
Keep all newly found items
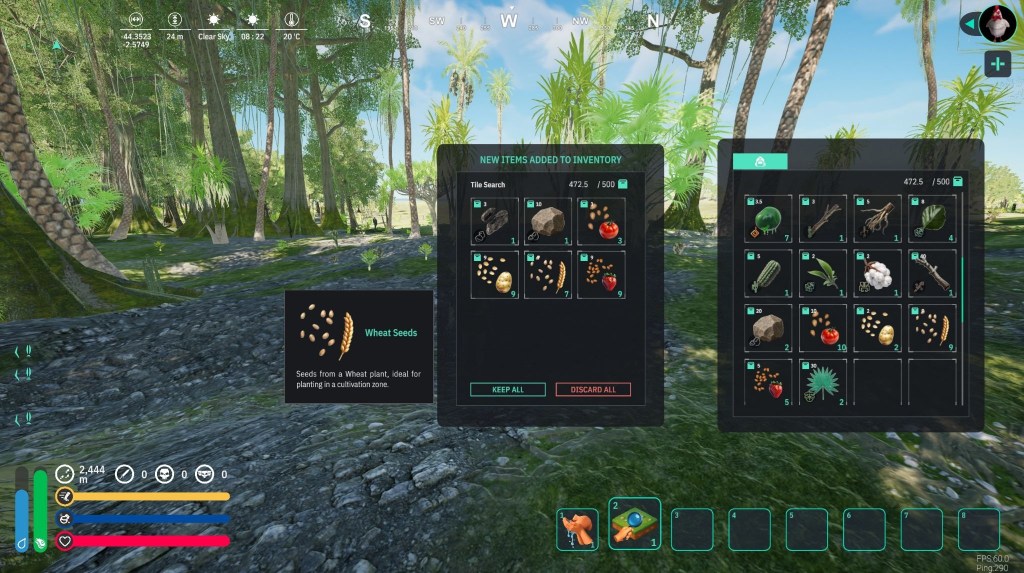(508, 389)
